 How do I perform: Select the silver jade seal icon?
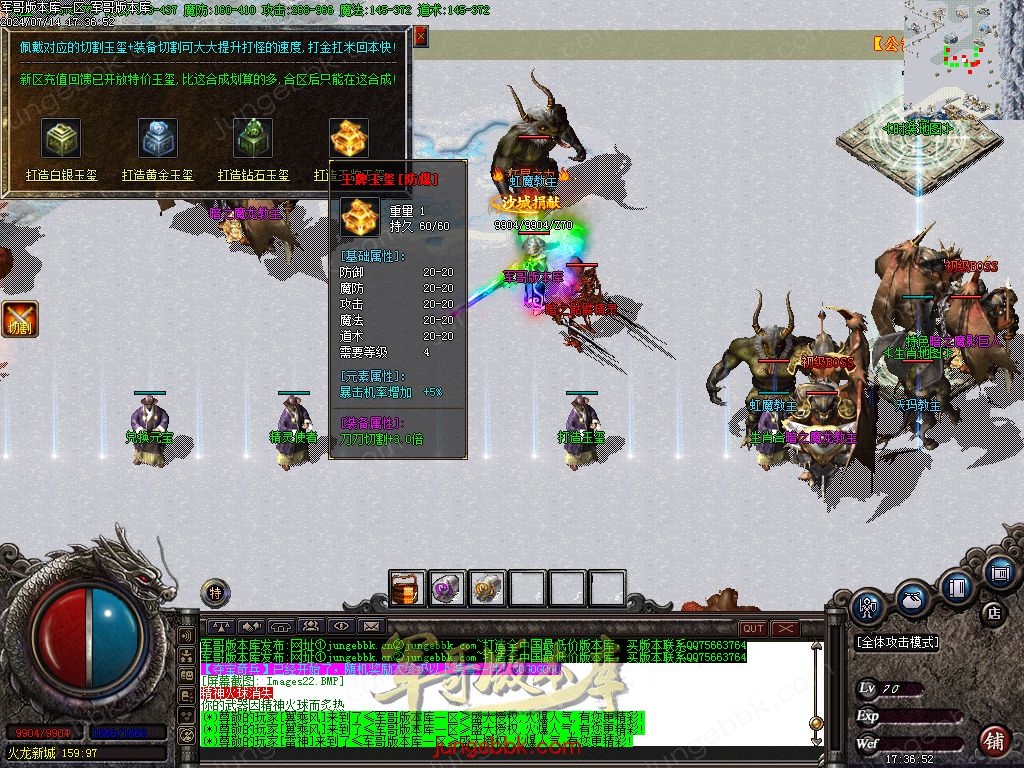tap(61, 139)
